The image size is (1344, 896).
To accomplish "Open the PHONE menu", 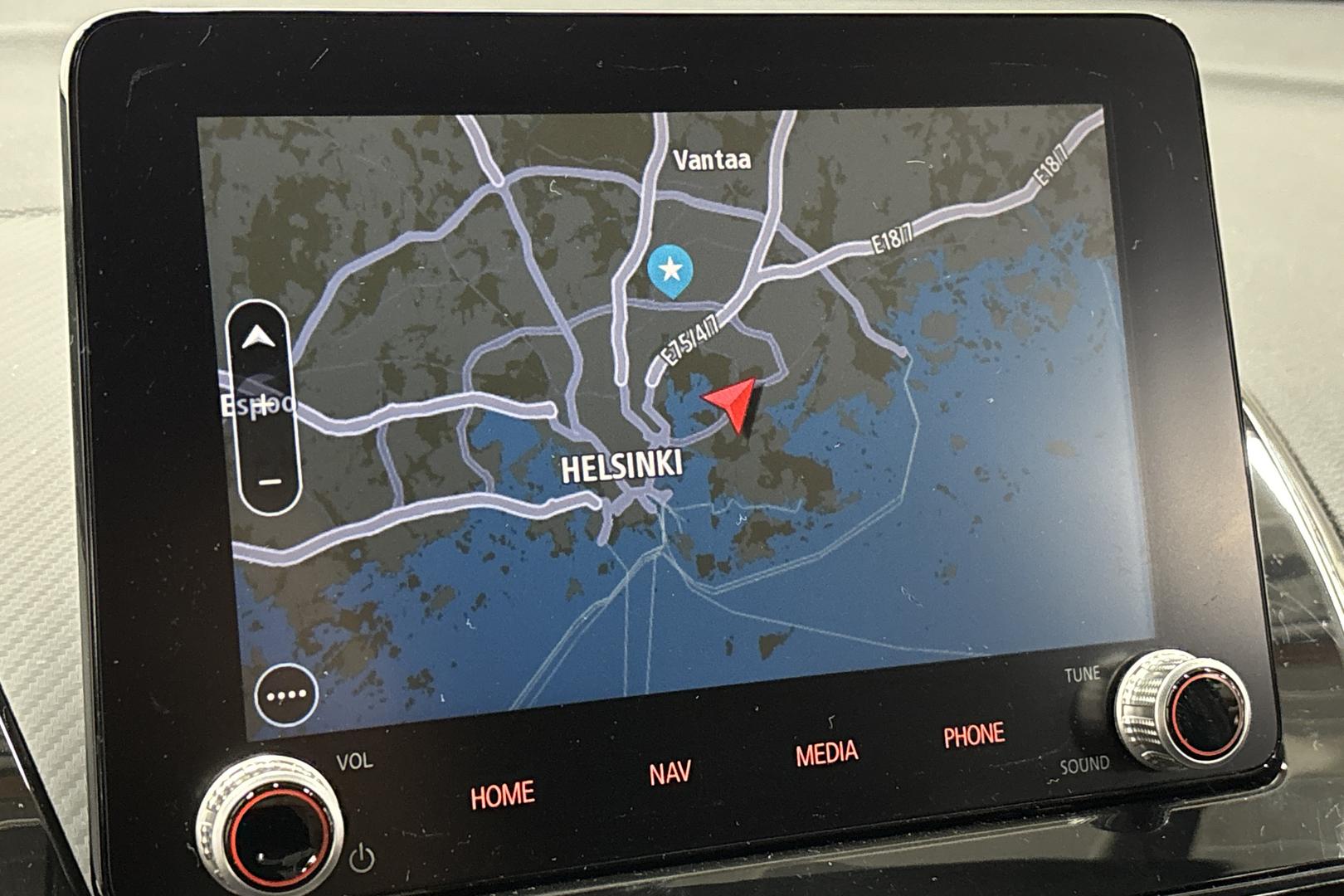I will pyautogui.click(x=974, y=735).
